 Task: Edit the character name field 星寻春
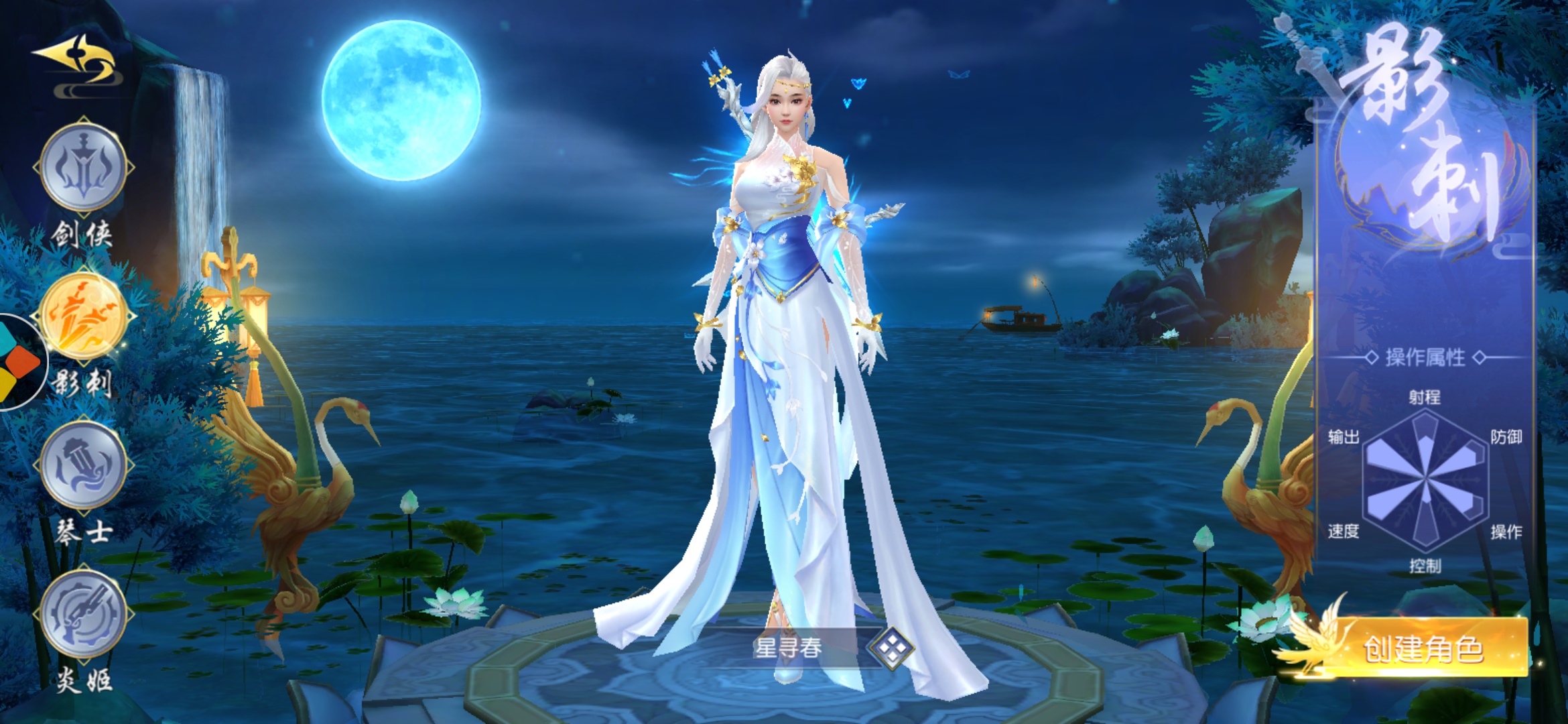pyautogui.click(x=788, y=648)
